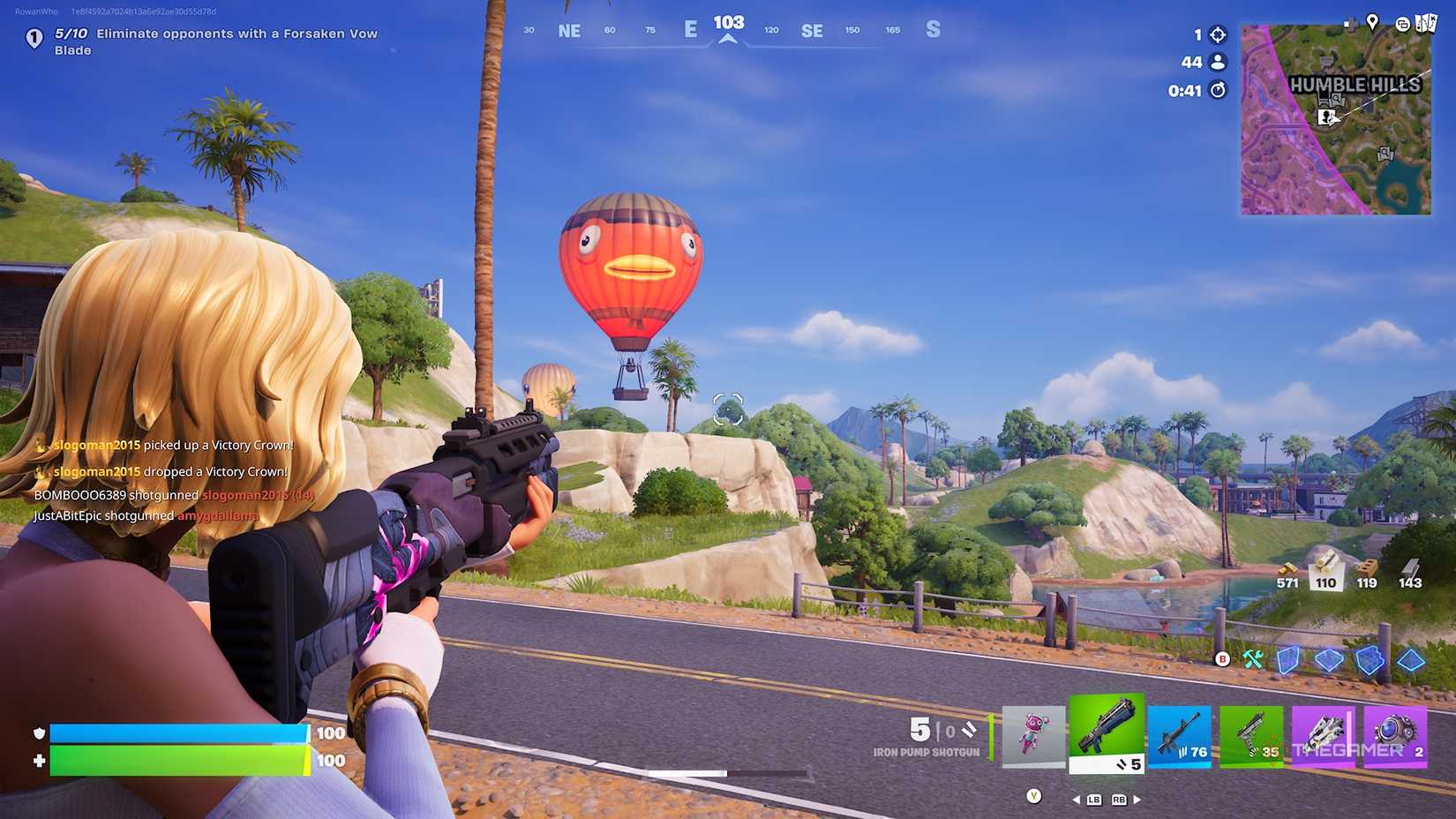
Task: Select the floor build piece icon
Action: [x=1329, y=659]
